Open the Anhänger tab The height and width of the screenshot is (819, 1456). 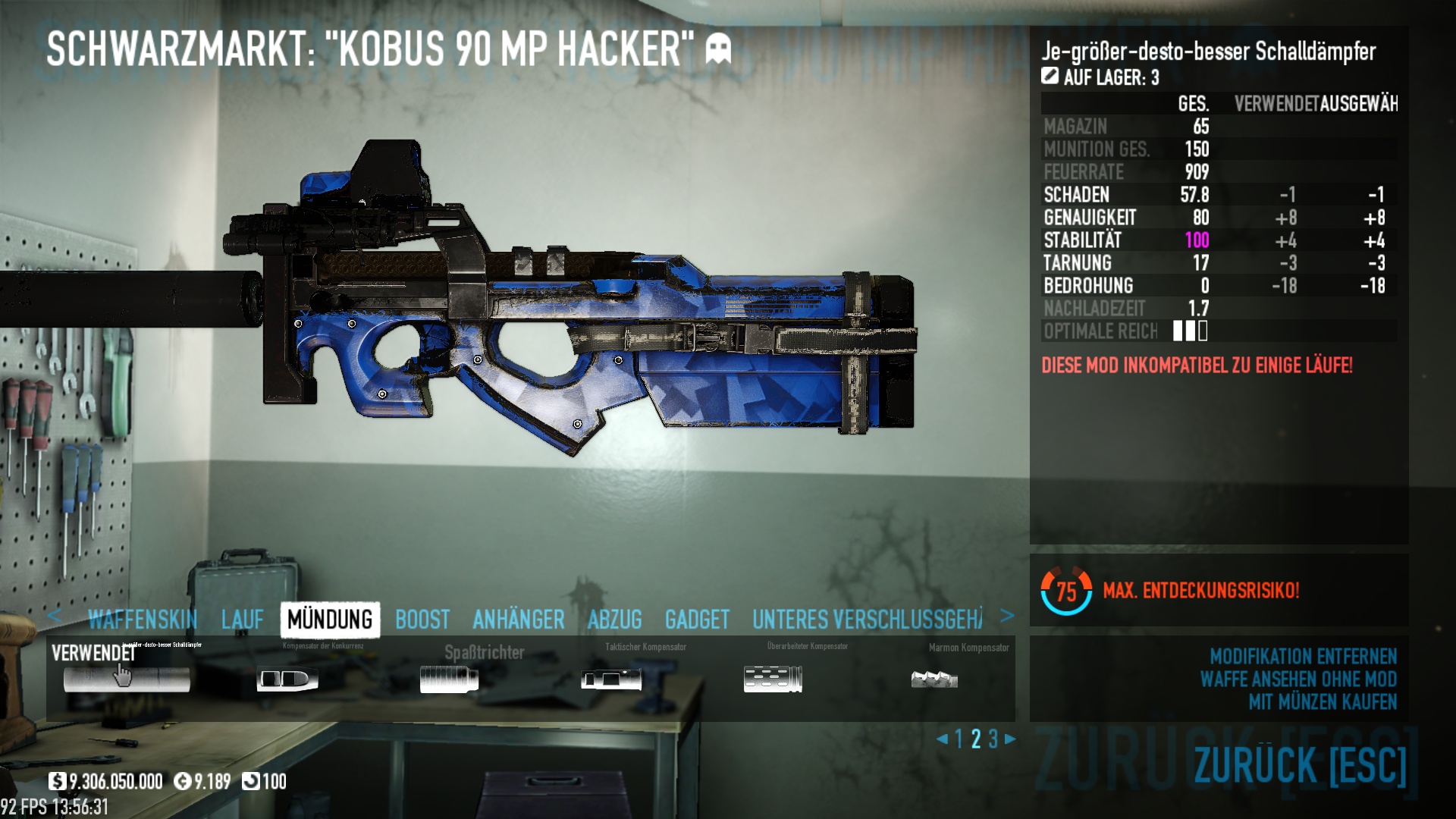click(519, 620)
